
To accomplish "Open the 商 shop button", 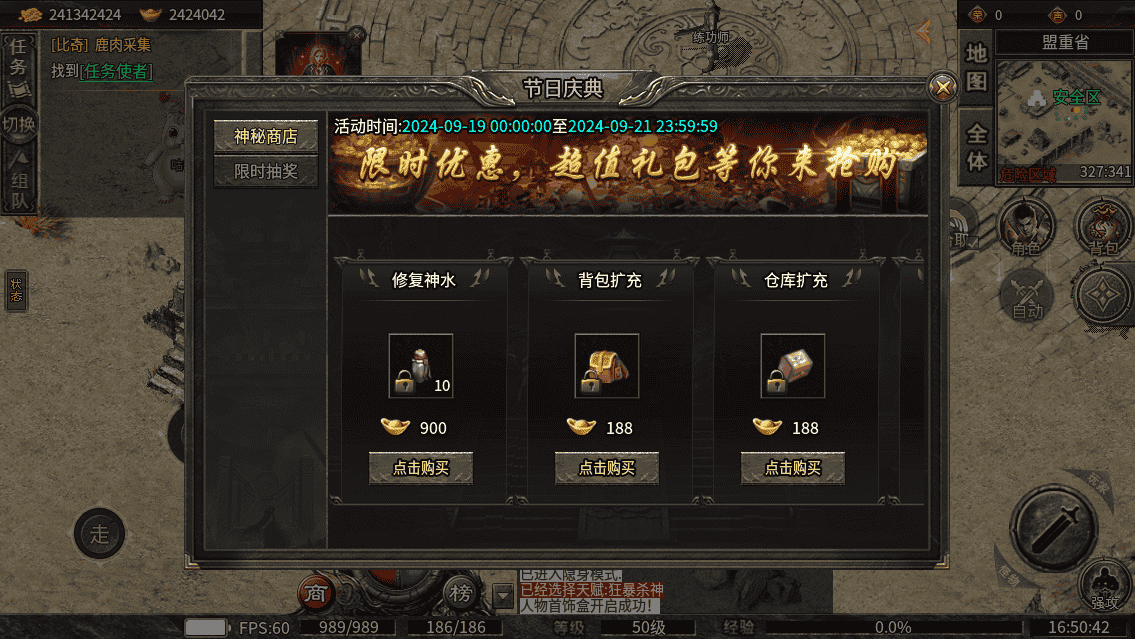I will (316, 594).
